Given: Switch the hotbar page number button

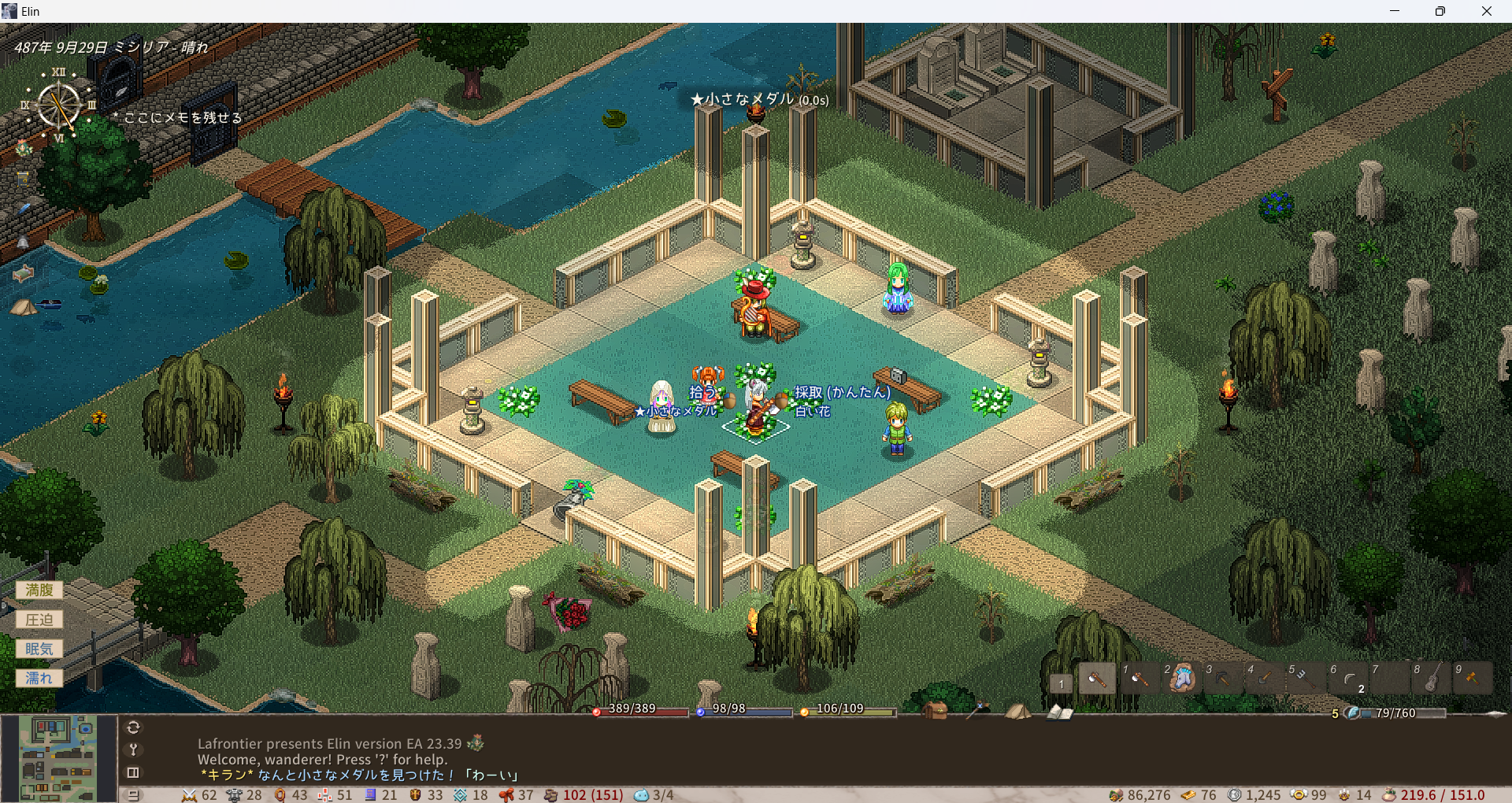Looking at the screenshot, I should click(x=1061, y=683).
